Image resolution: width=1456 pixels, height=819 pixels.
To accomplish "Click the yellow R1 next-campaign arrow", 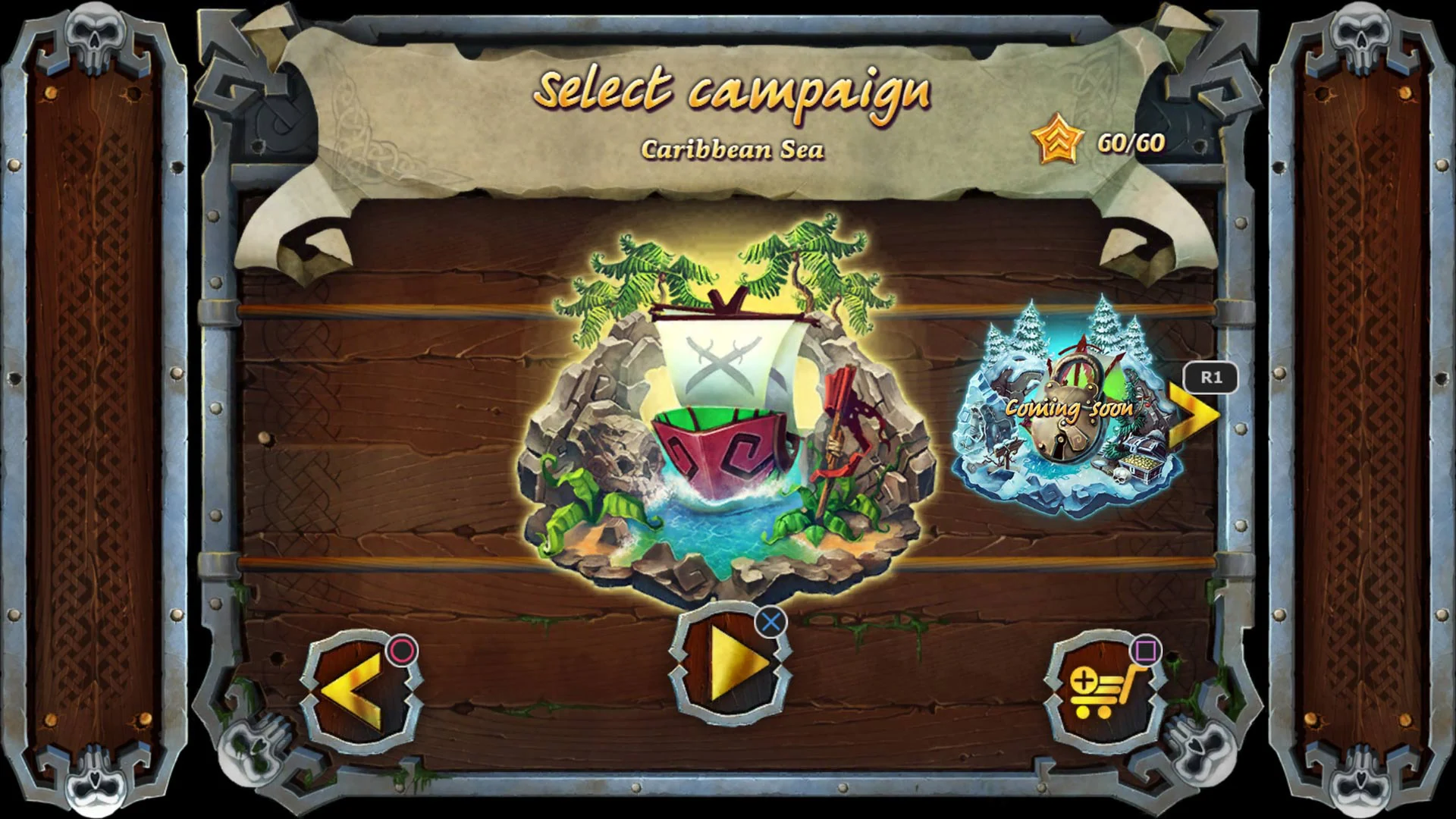I will point(1194,413).
